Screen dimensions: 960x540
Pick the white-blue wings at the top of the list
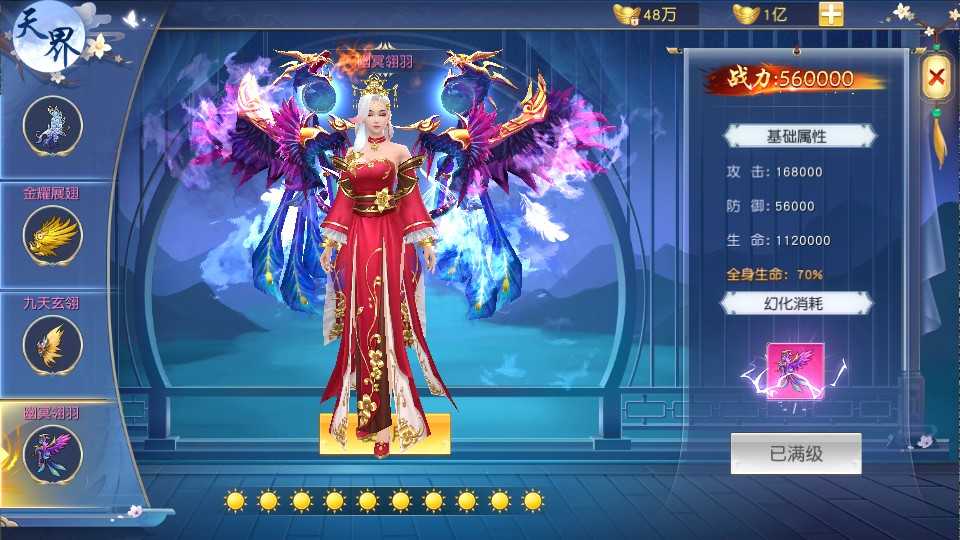point(52,124)
